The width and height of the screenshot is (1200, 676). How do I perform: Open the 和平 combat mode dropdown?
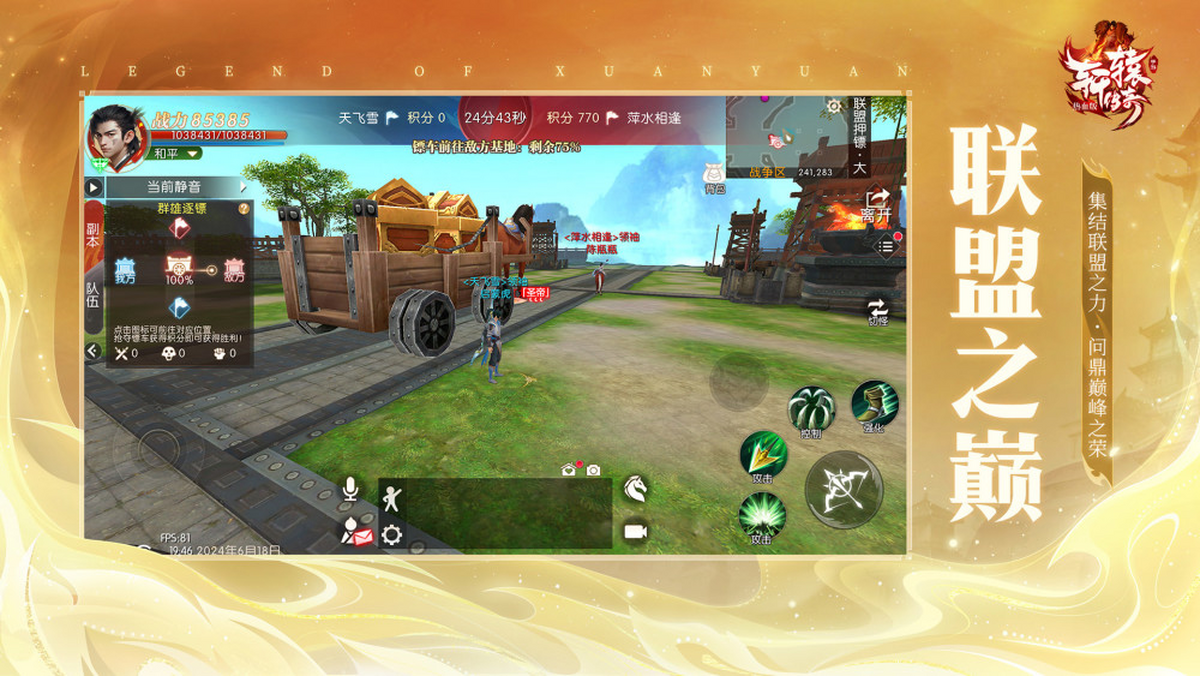pos(177,154)
